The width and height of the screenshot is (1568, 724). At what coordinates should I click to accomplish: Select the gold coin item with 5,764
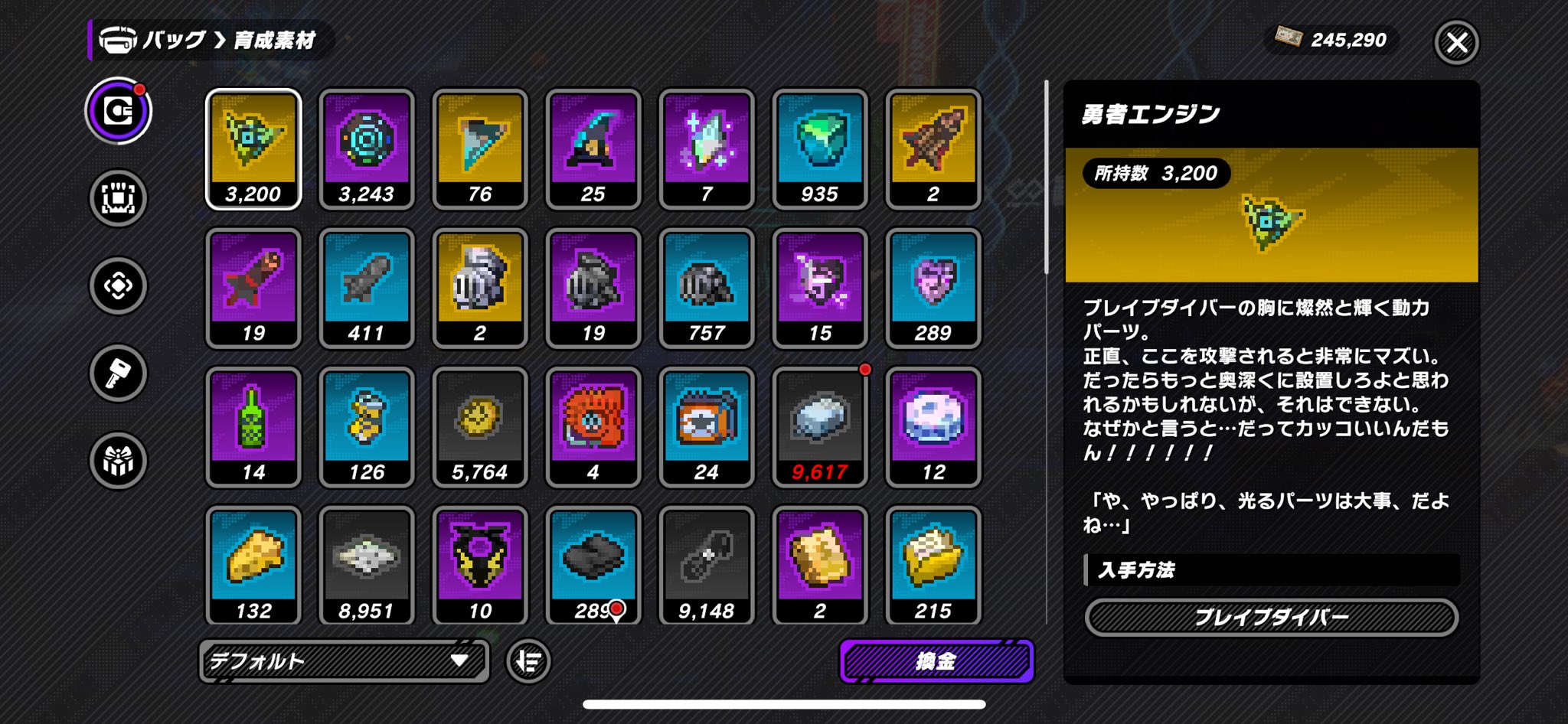pyautogui.click(x=480, y=426)
